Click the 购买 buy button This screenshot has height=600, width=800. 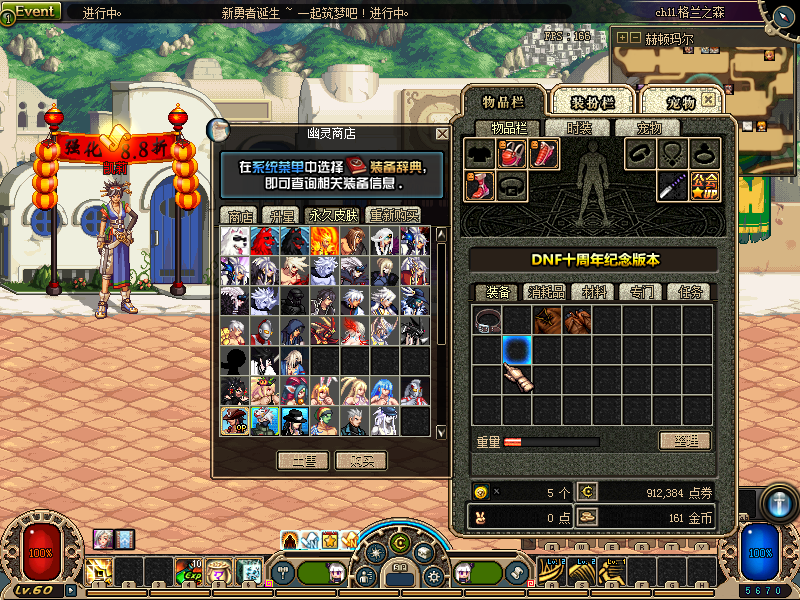361,460
